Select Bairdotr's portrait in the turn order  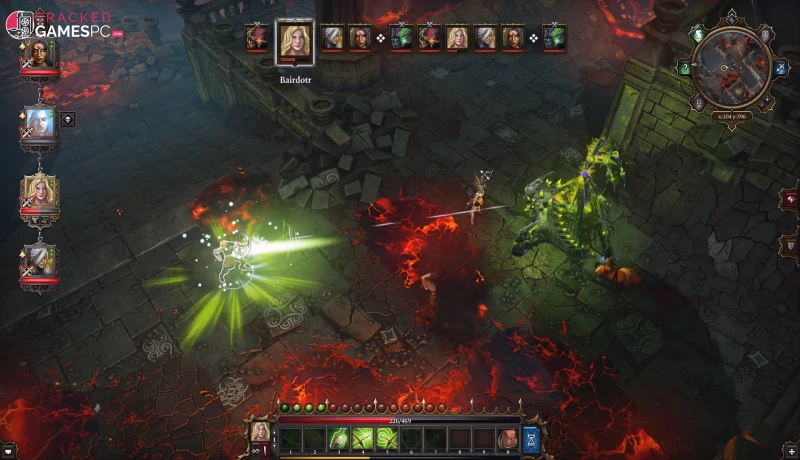point(294,41)
